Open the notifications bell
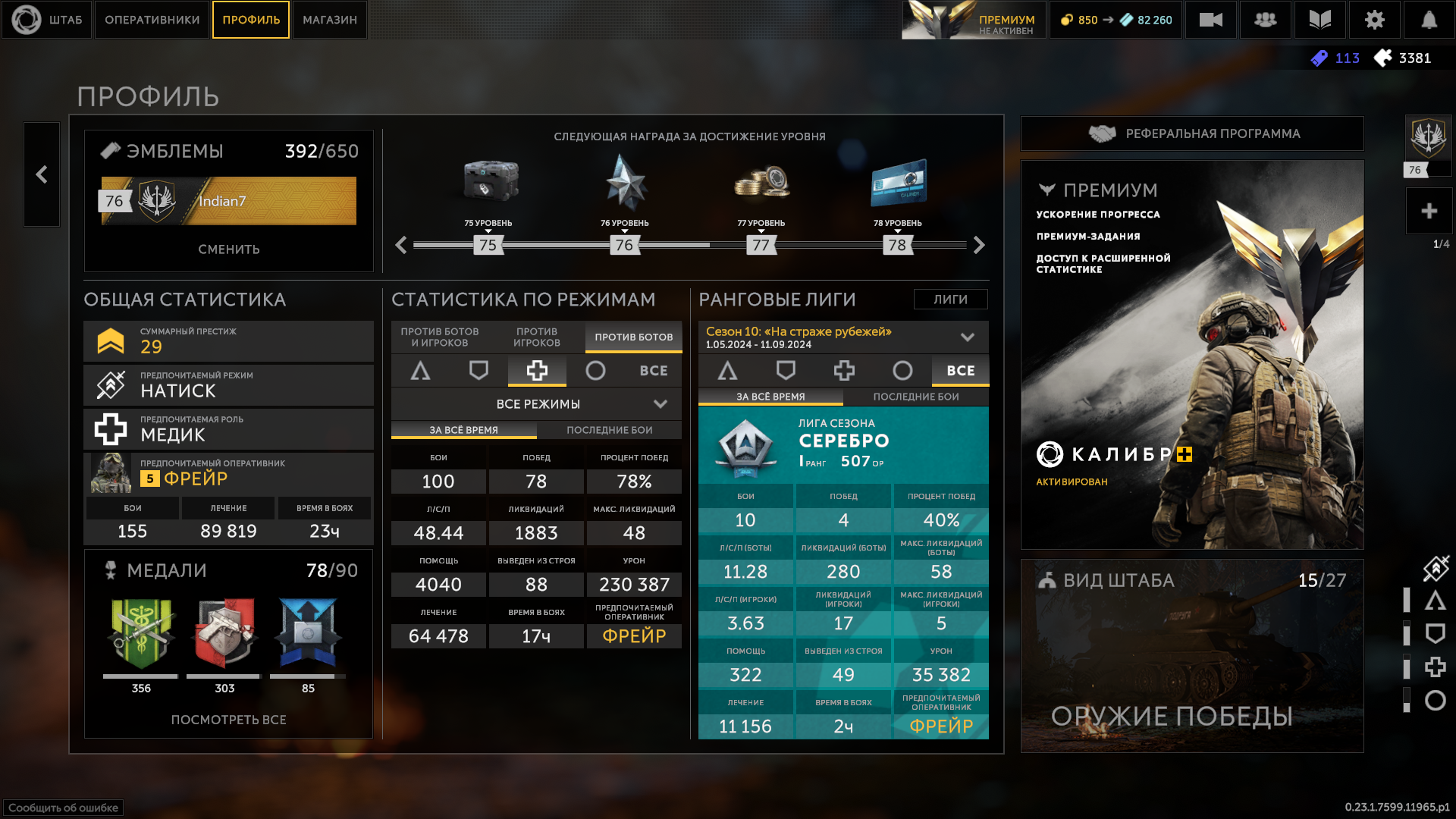The height and width of the screenshot is (819, 1456). [1429, 20]
